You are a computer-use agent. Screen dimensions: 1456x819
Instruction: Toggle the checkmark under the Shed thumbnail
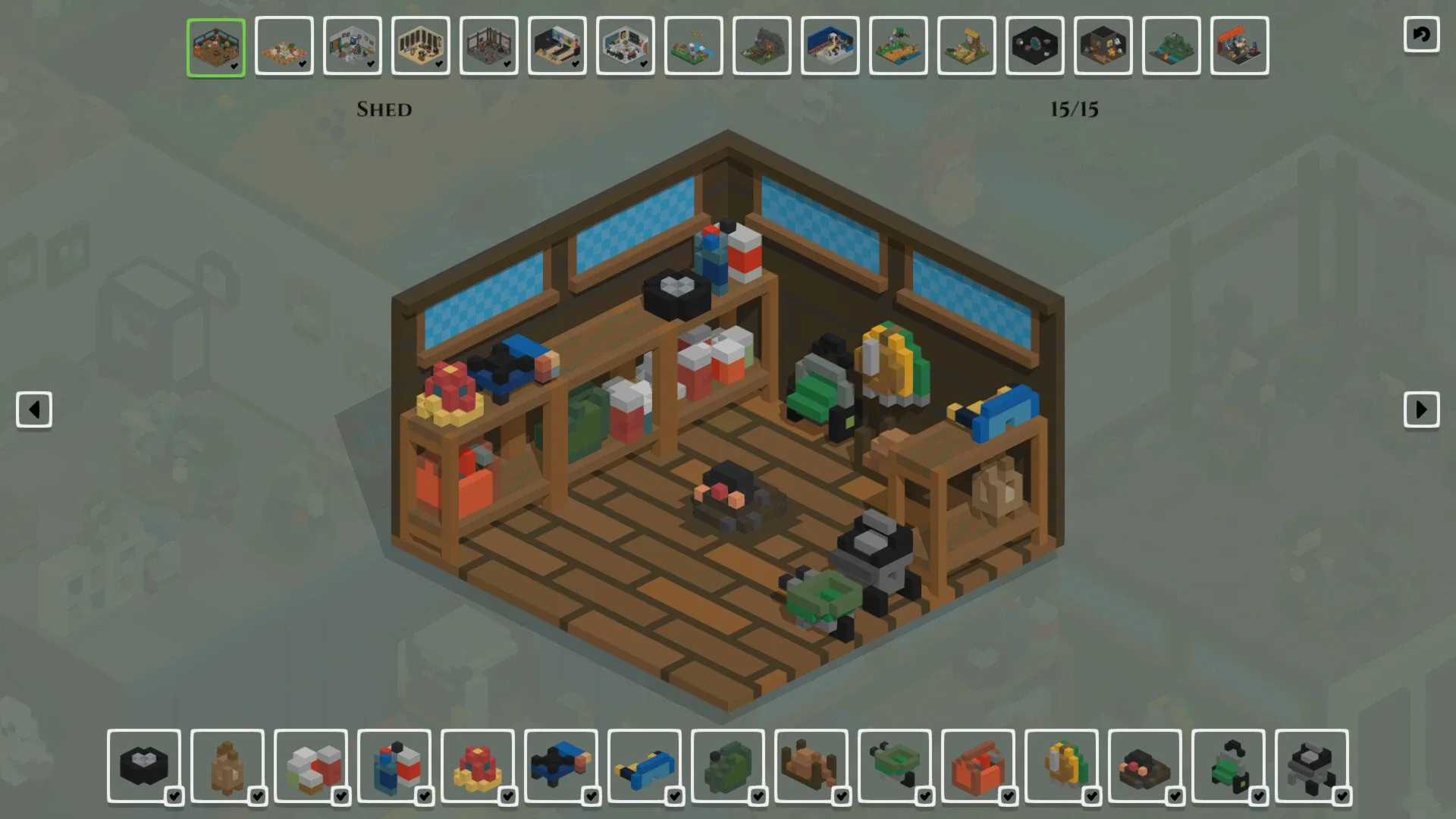(234, 67)
